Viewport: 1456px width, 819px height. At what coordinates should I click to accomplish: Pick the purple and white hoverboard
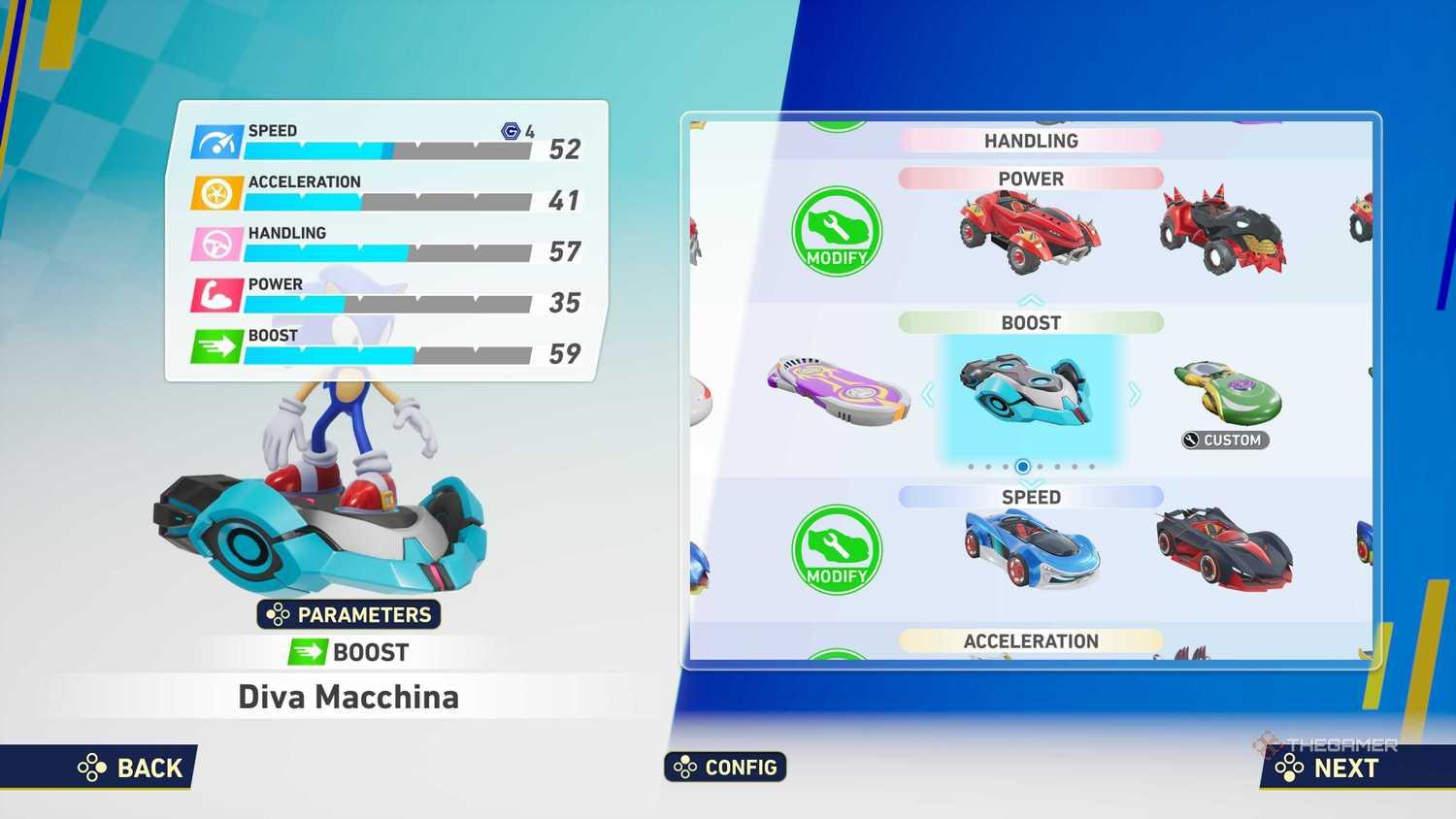838,390
